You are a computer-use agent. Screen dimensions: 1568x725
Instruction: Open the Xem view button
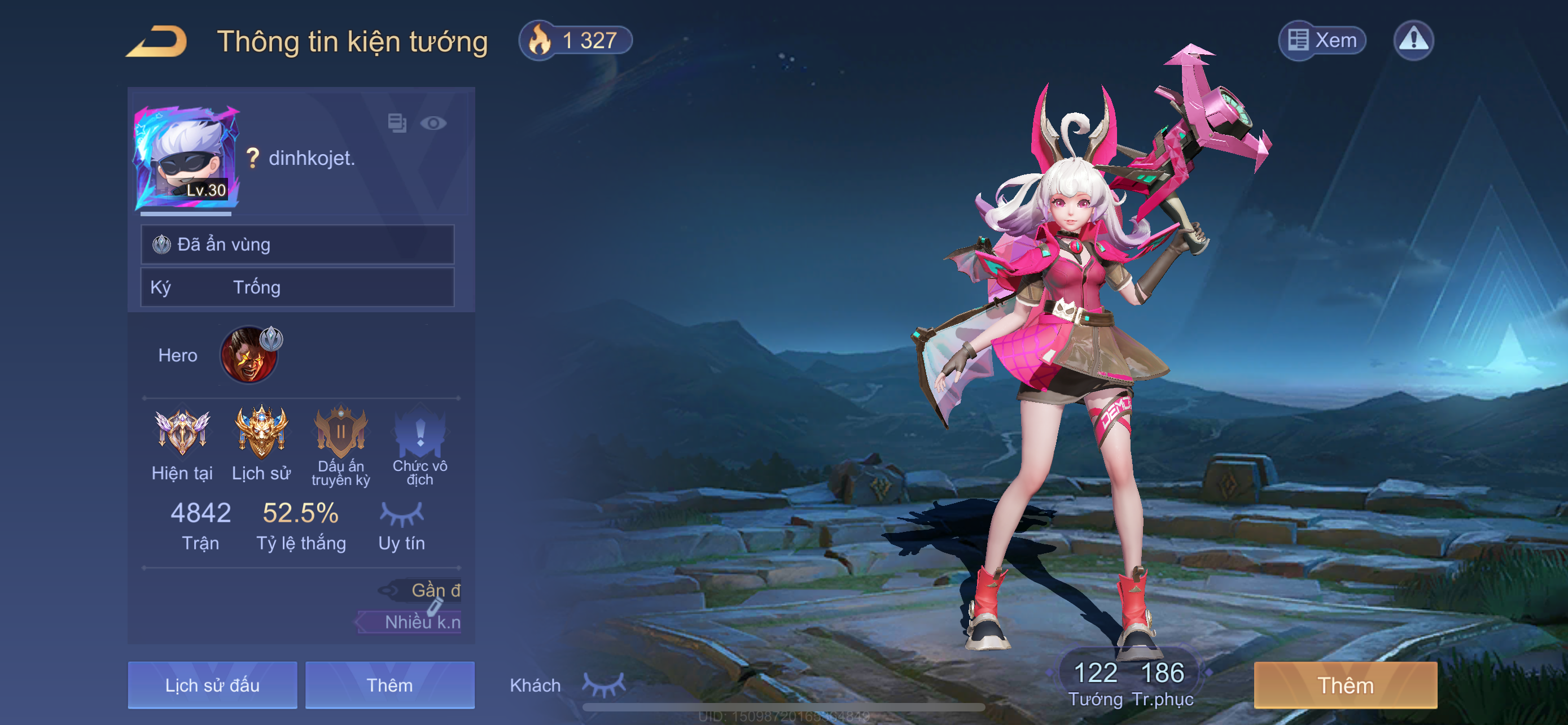coord(1322,41)
